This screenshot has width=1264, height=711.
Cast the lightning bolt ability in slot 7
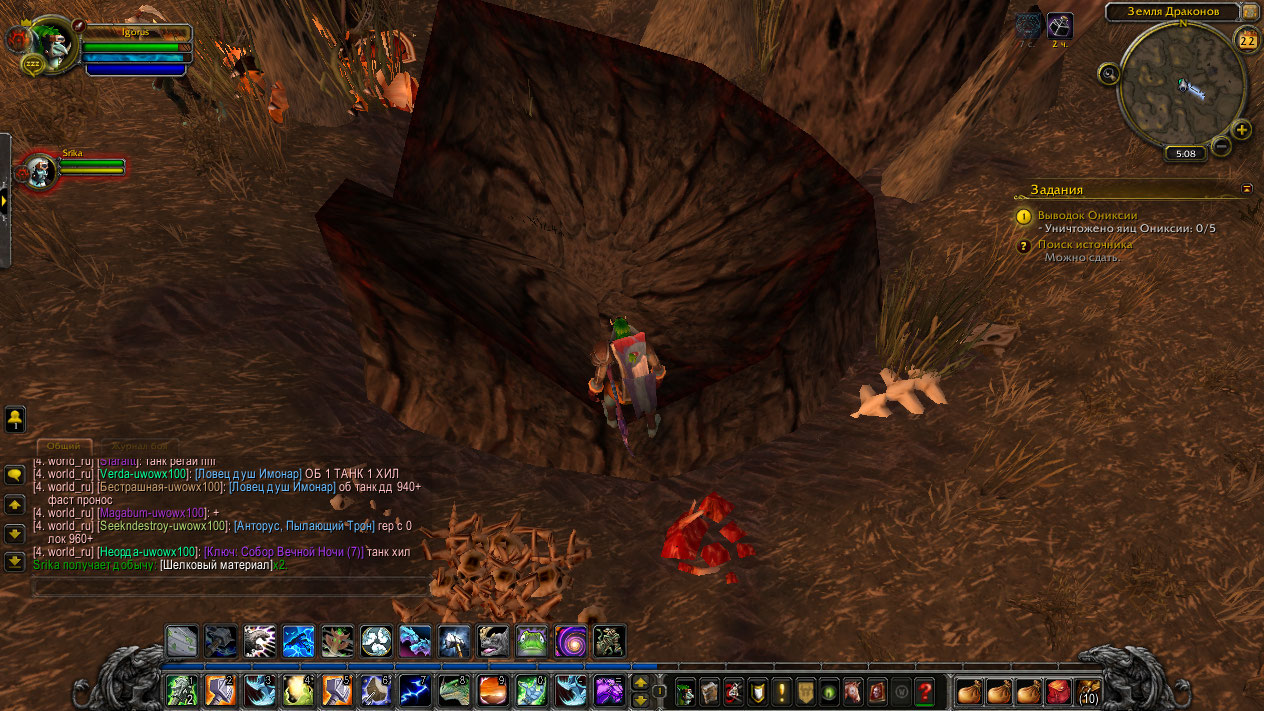pos(416,691)
